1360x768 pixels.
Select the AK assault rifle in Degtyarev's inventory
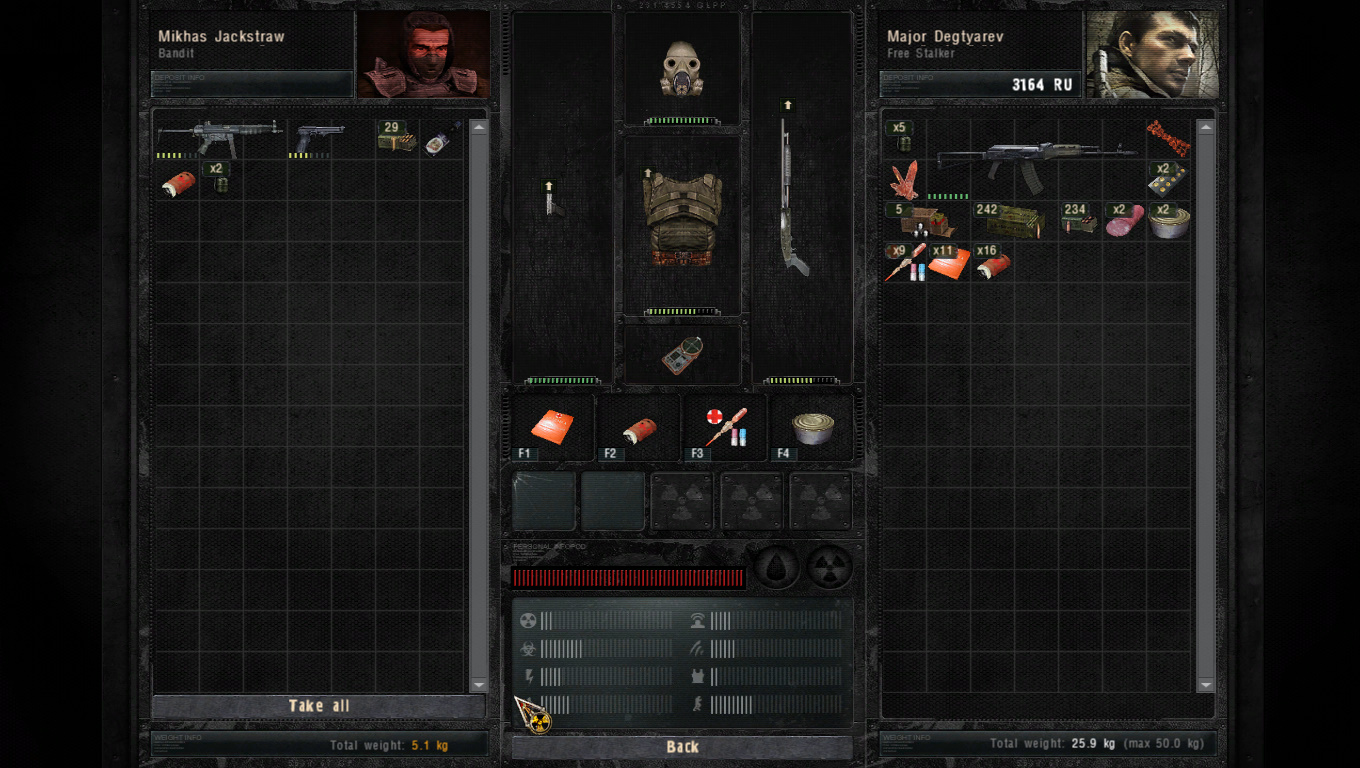click(x=1035, y=160)
